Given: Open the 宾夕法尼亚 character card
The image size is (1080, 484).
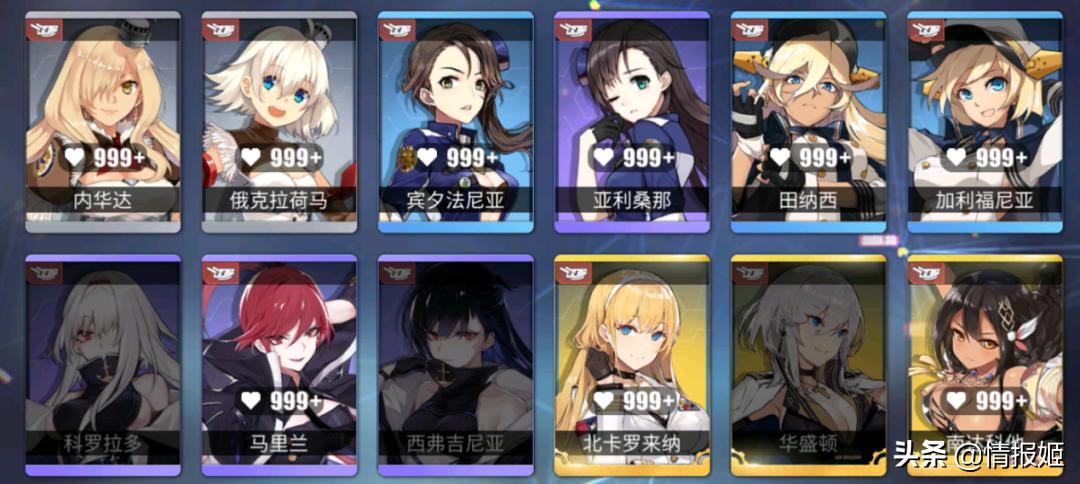Looking at the screenshot, I should (455, 118).
